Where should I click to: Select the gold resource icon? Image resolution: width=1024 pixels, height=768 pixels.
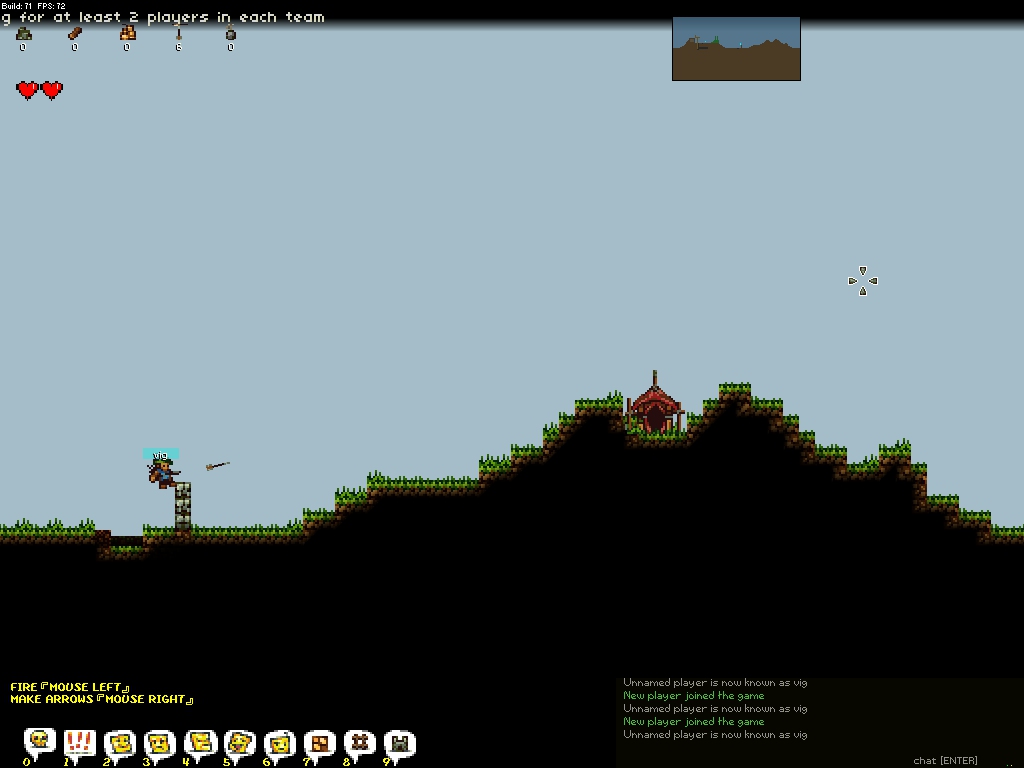127,34
